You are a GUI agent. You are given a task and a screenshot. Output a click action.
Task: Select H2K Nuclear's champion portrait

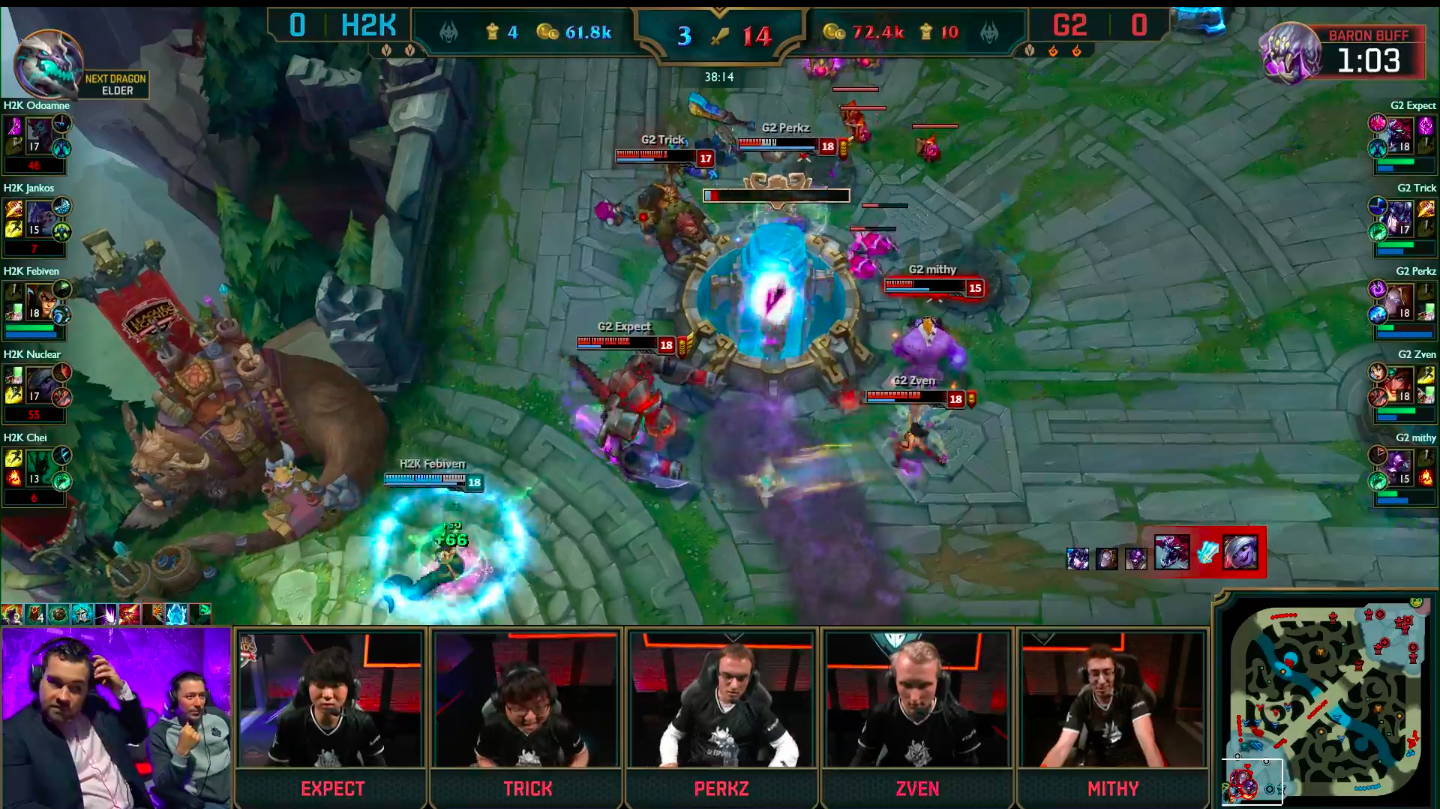40,383
